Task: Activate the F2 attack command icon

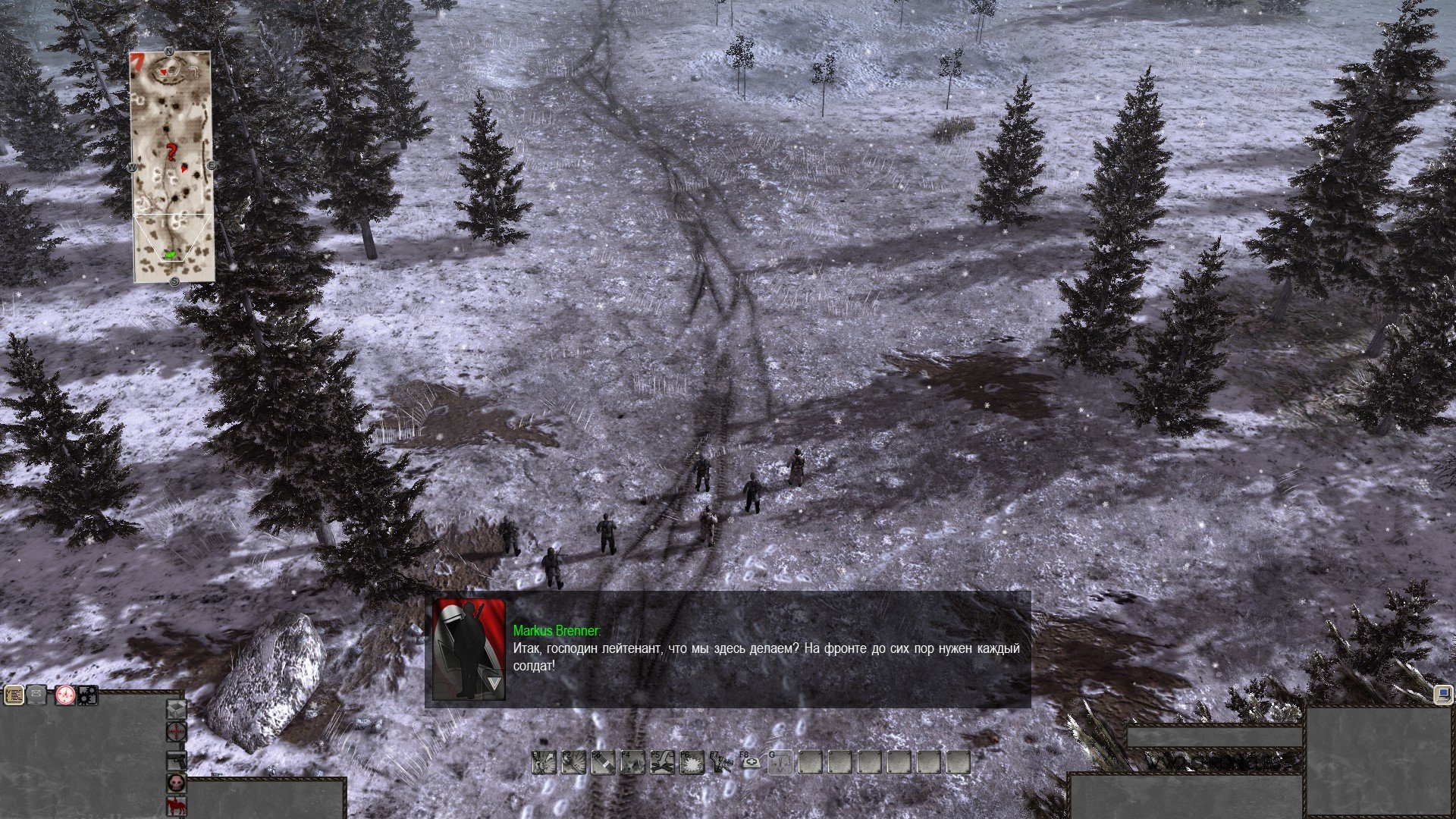Action: pos(573,763)
